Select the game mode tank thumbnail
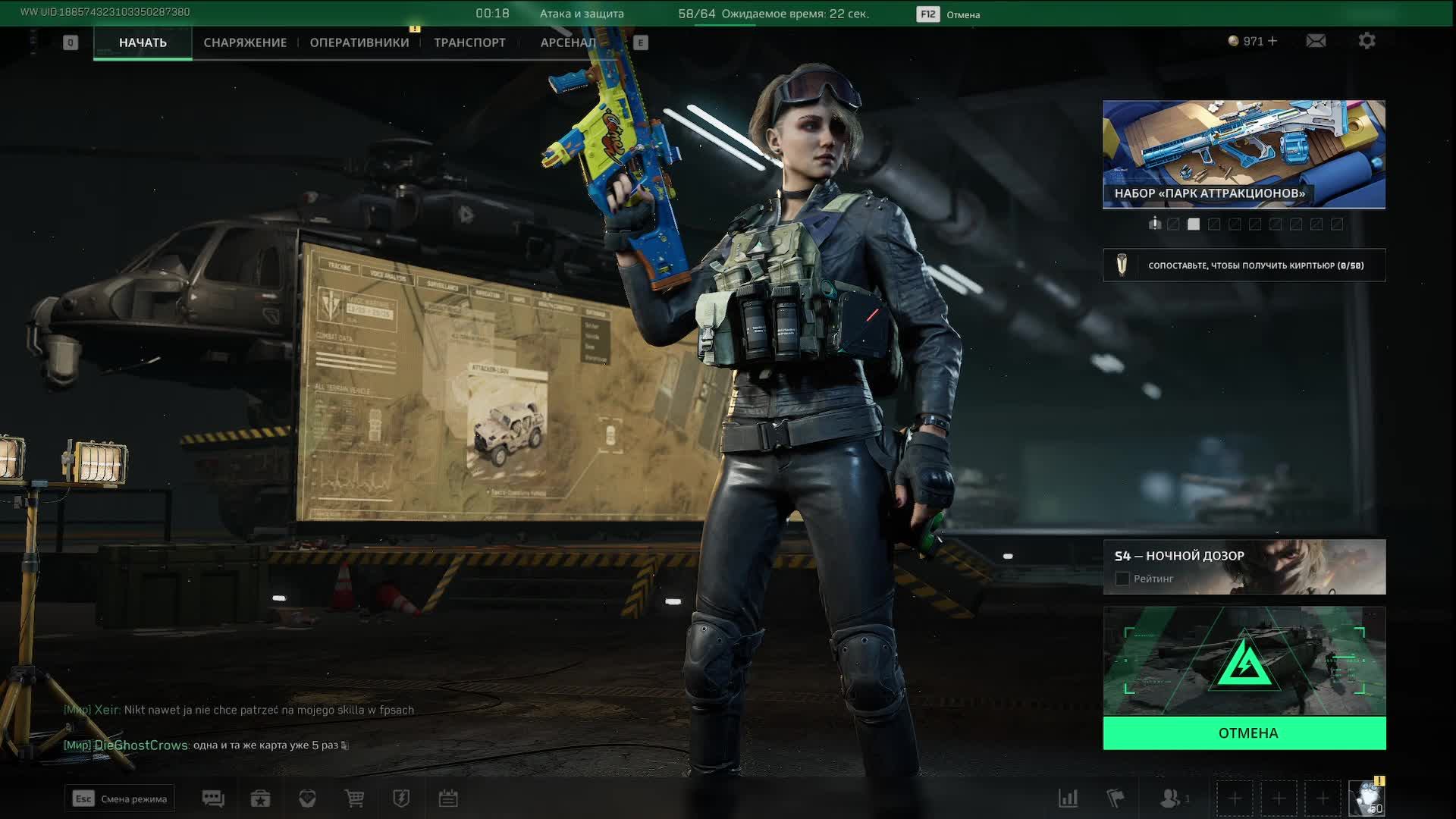Image resolution: width=1456 pixels, height=819 pixels. coord(1244,661)
